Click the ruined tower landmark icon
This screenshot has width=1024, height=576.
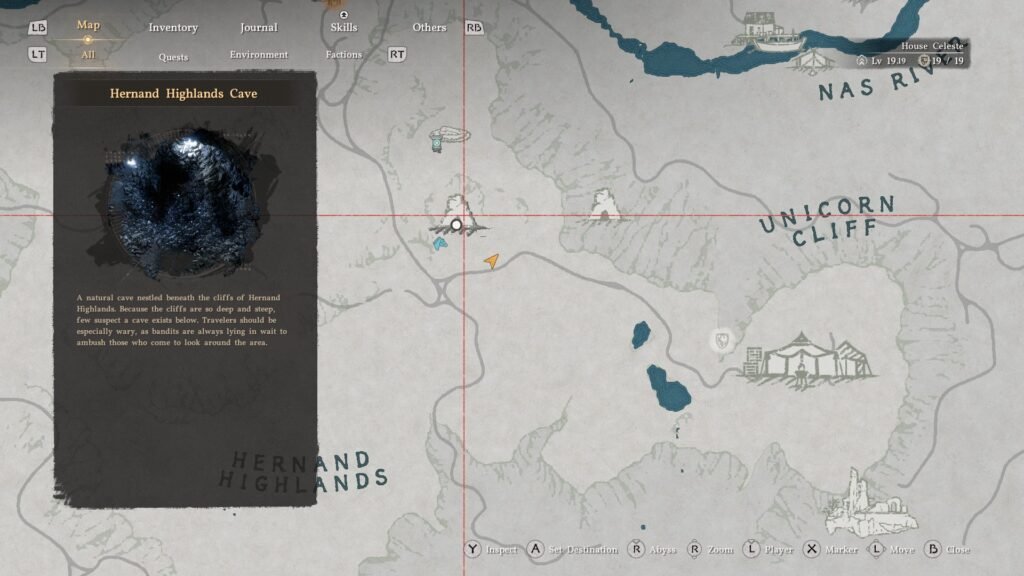click(x=856, y=502)
